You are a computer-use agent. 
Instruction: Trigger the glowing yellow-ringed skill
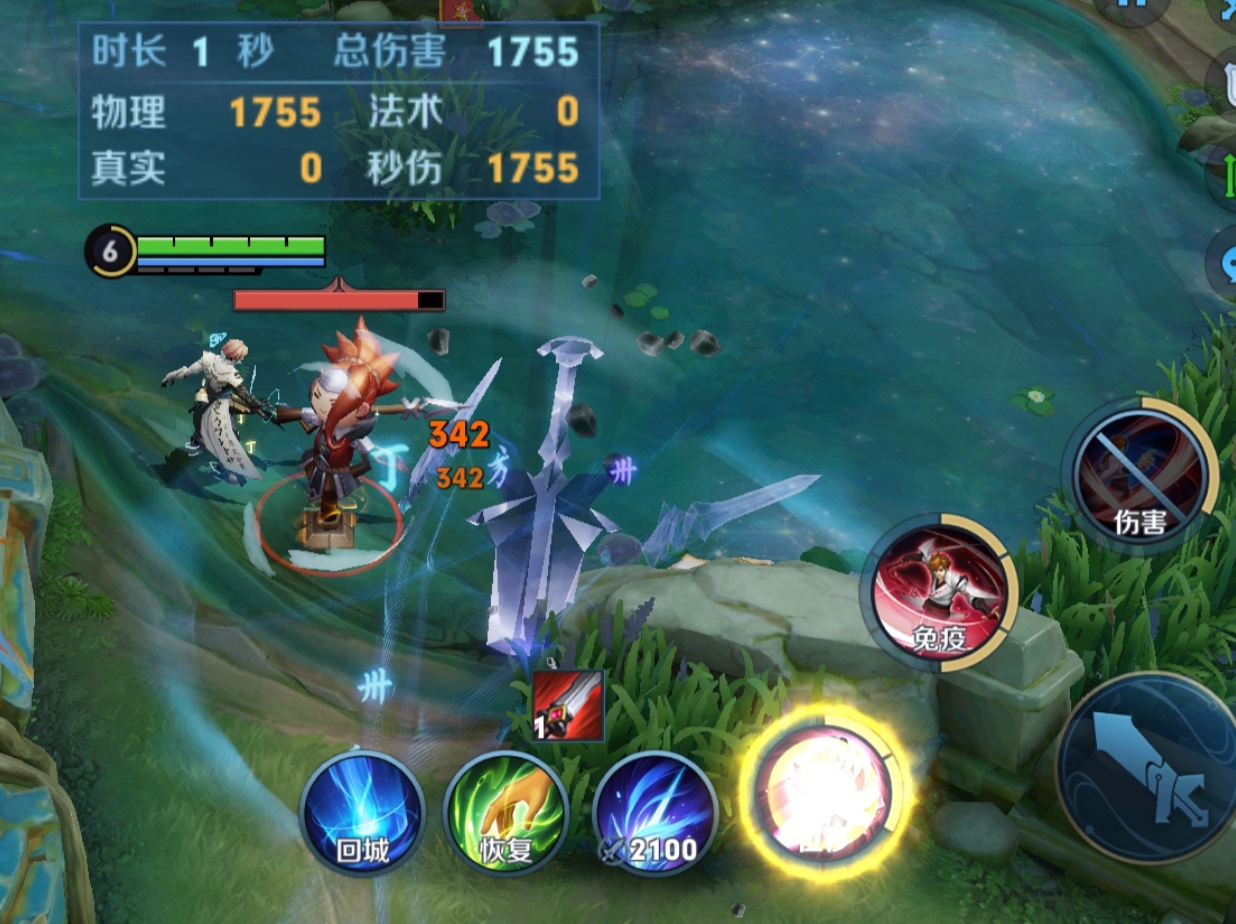pos(823,796)
